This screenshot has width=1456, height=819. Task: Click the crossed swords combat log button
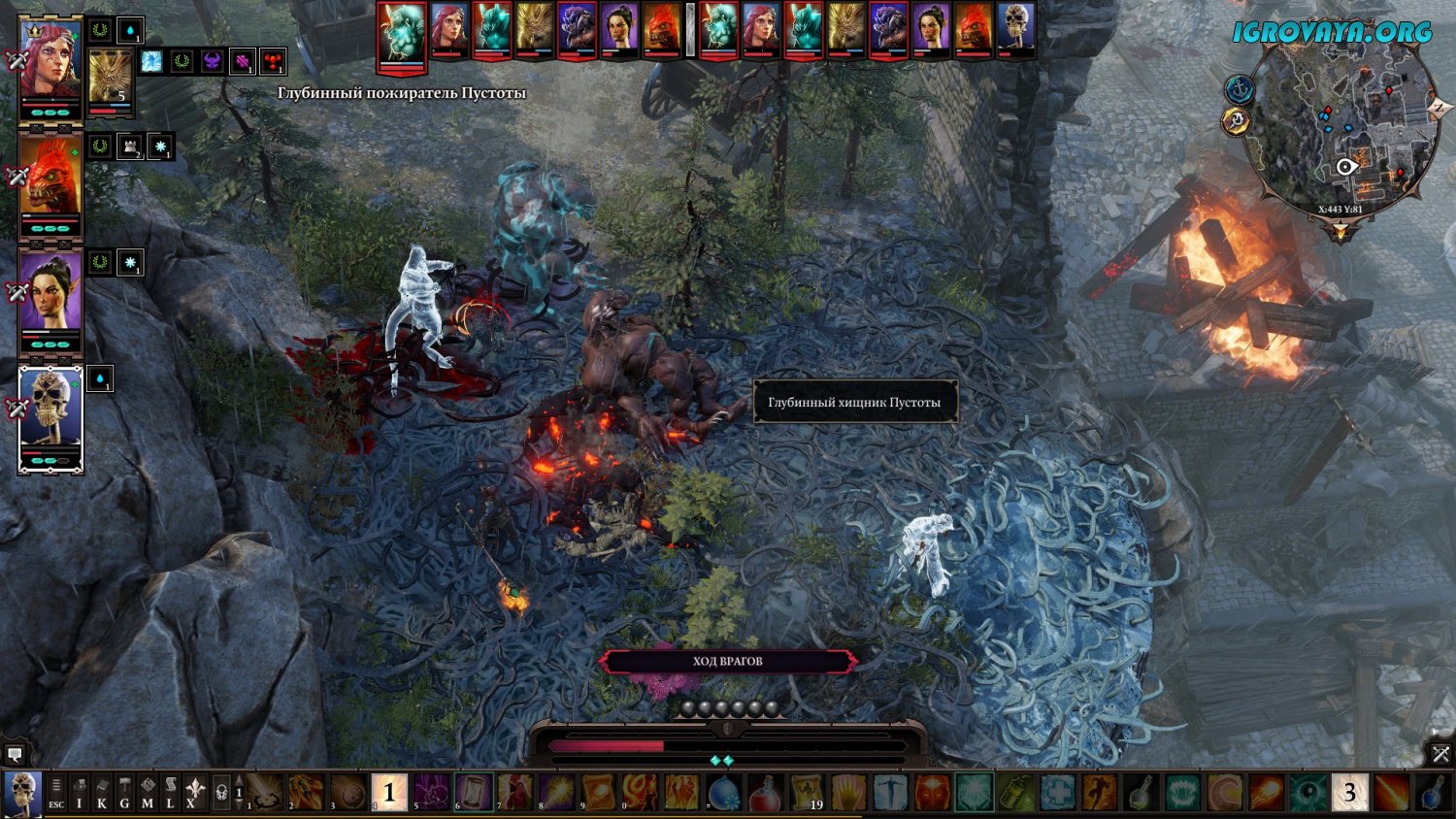click(1441, 753)
